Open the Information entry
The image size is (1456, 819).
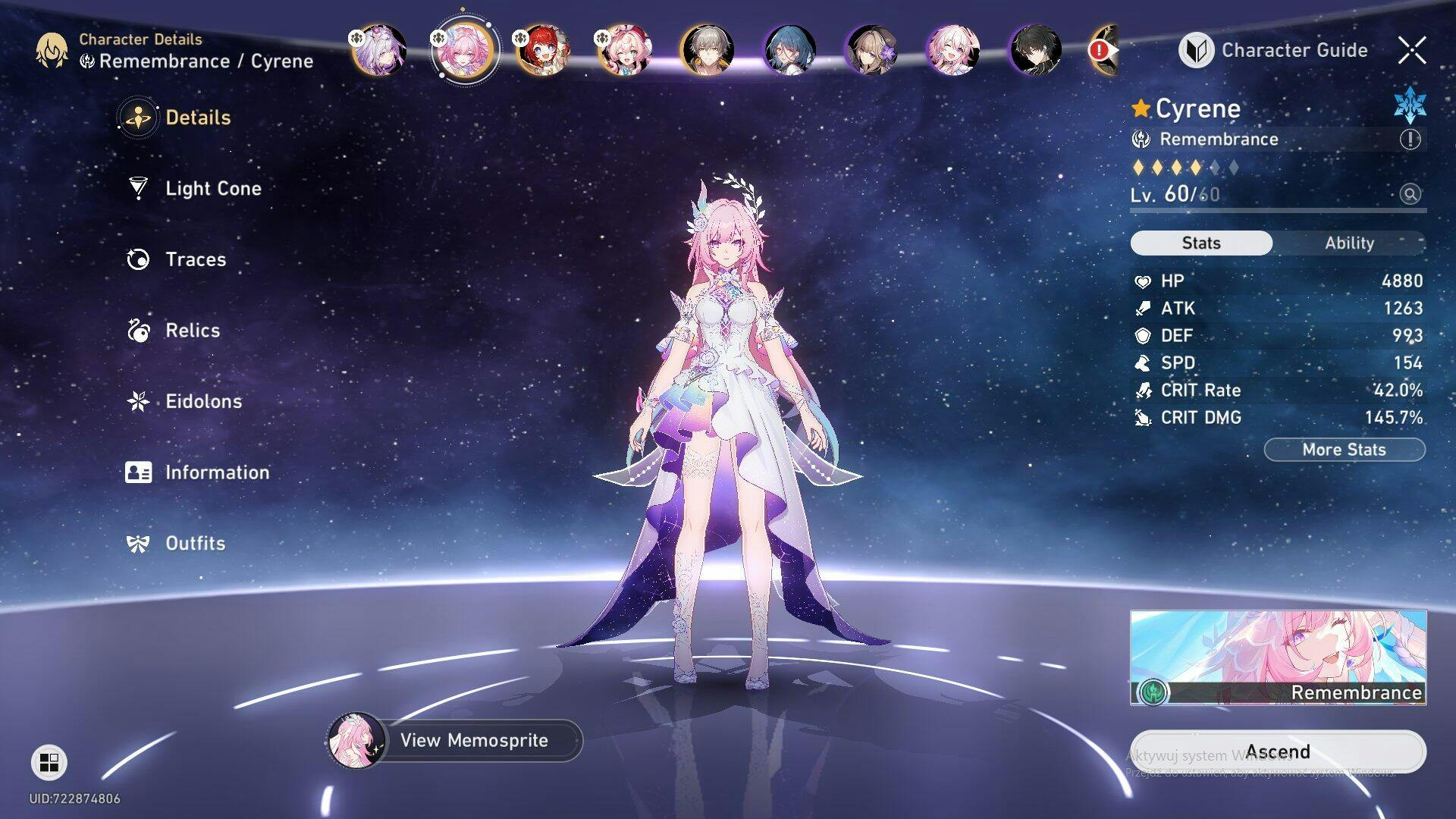pyautogui.click(x=216, y=472)
